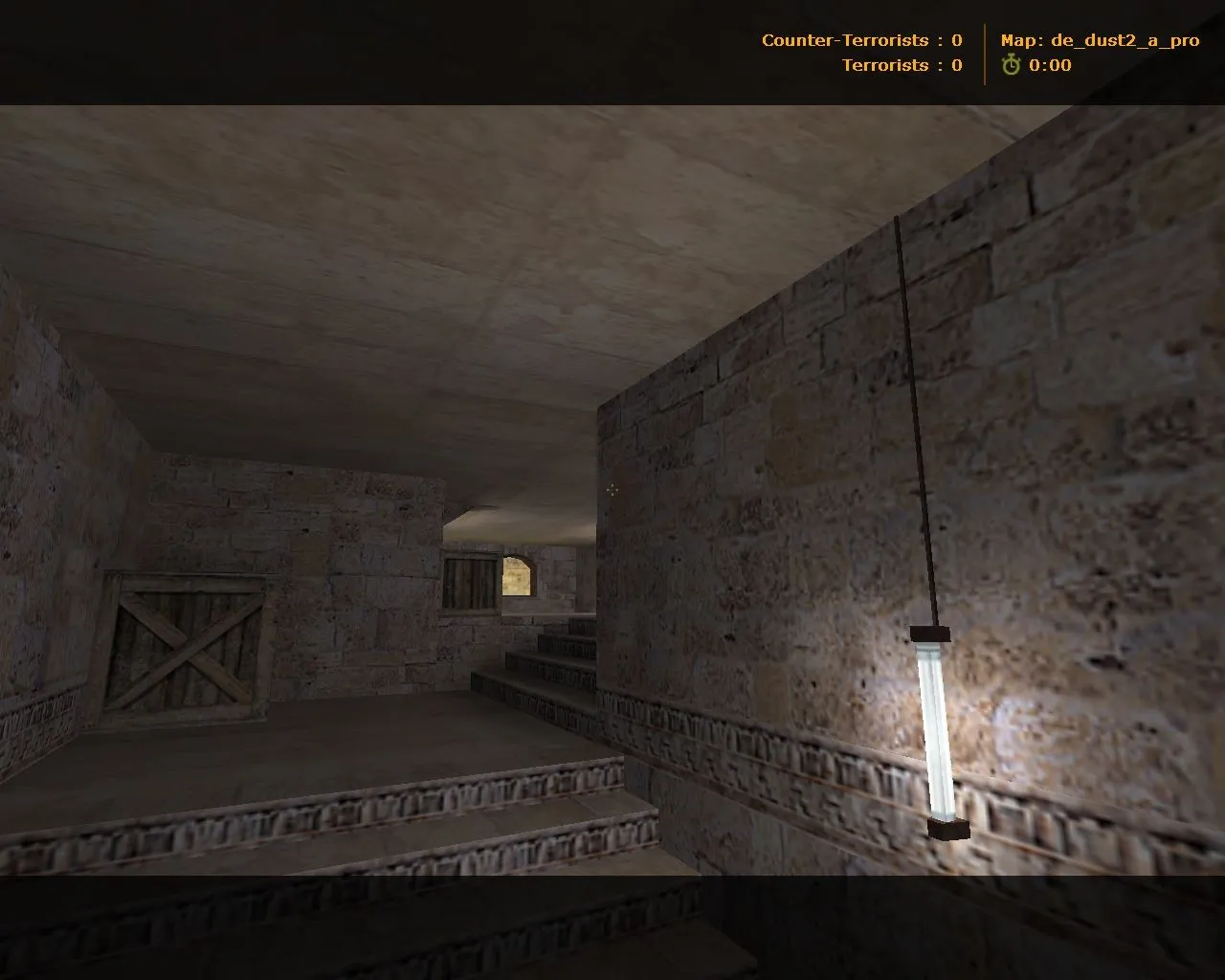Screen dimensions: 1225x980
Task: Click the 0:00 round timer text
Action: click(x=1048, y=67)
